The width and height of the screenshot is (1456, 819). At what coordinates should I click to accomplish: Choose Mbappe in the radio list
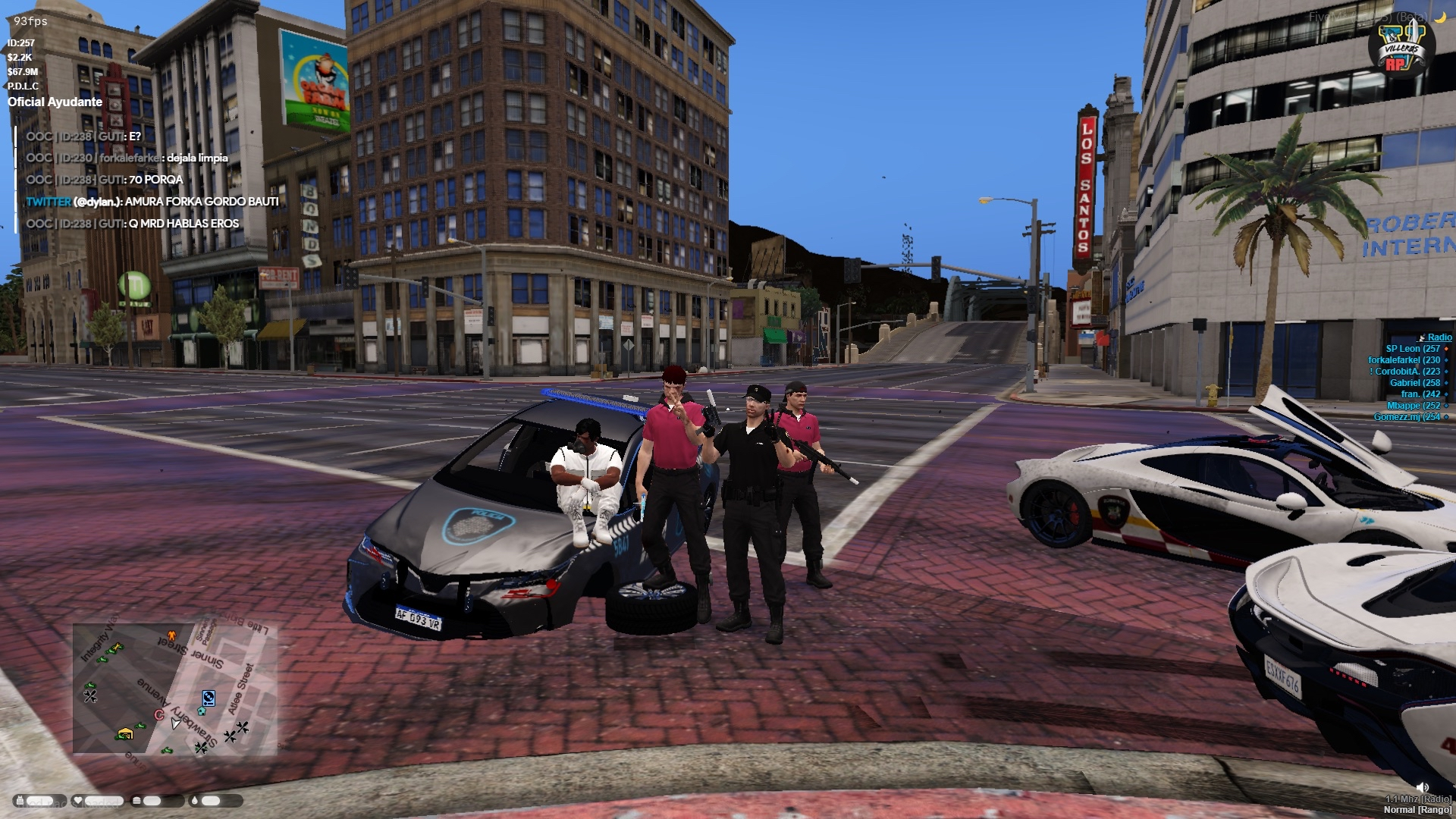click(1413, 406)
